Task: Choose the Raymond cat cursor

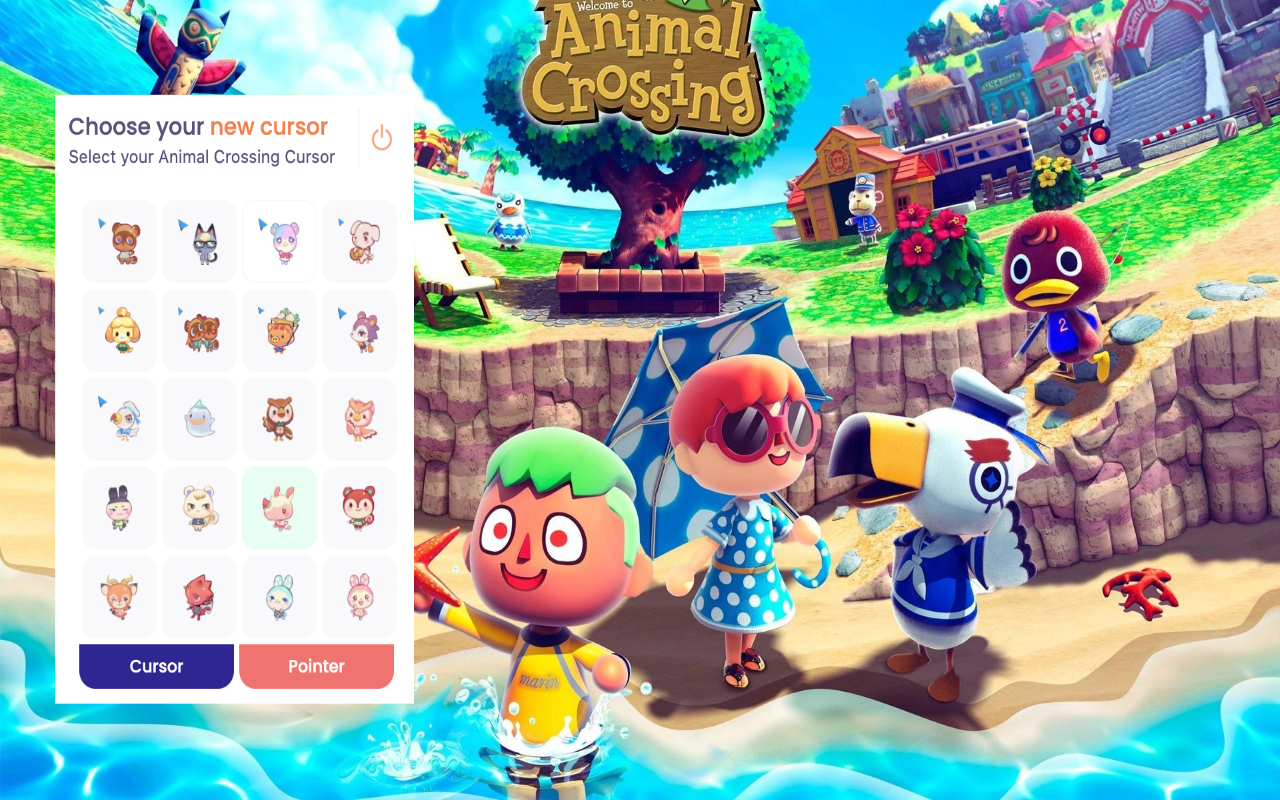Action: coord(199,240)
